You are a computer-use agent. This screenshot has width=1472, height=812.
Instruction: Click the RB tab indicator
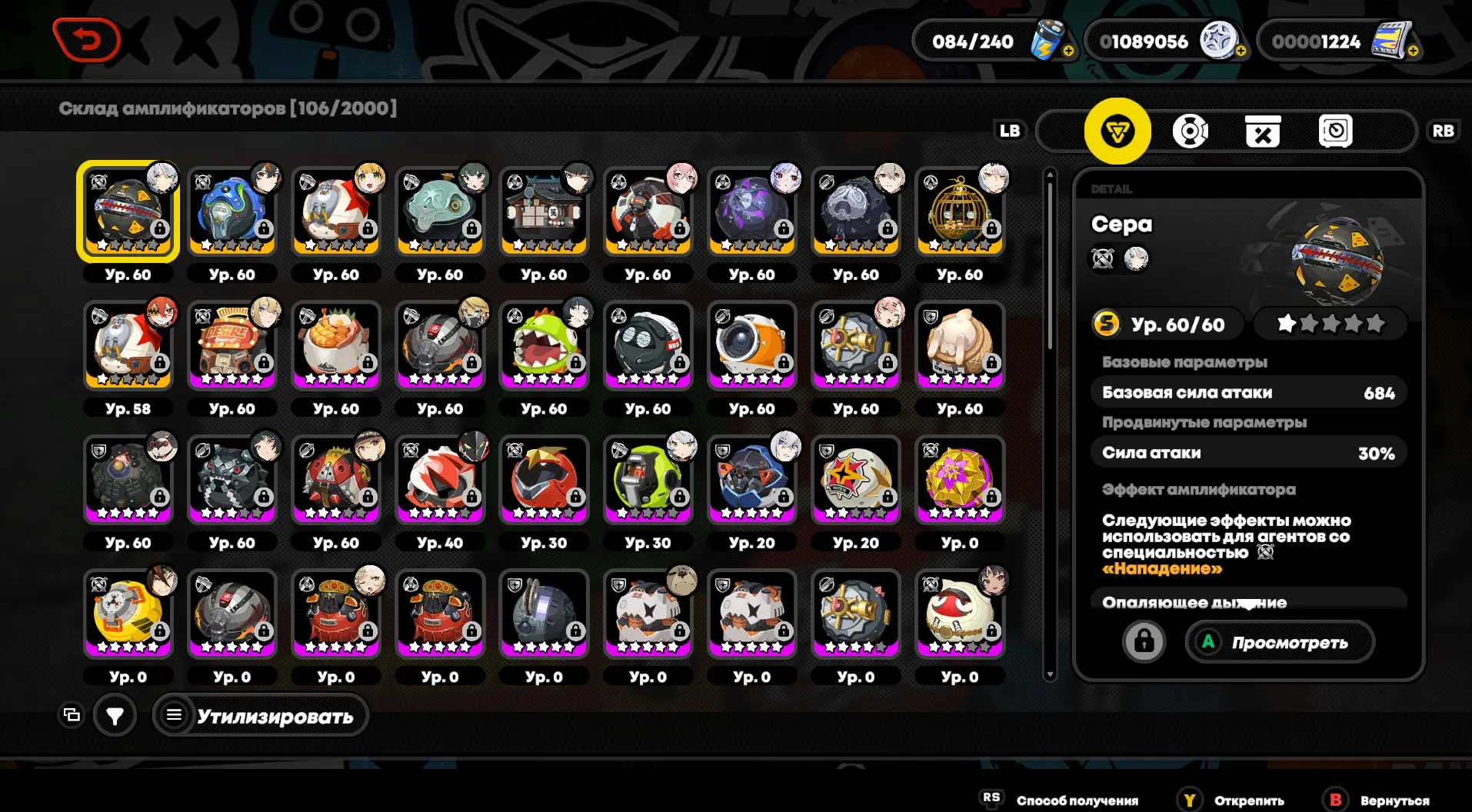point(1444,131)
